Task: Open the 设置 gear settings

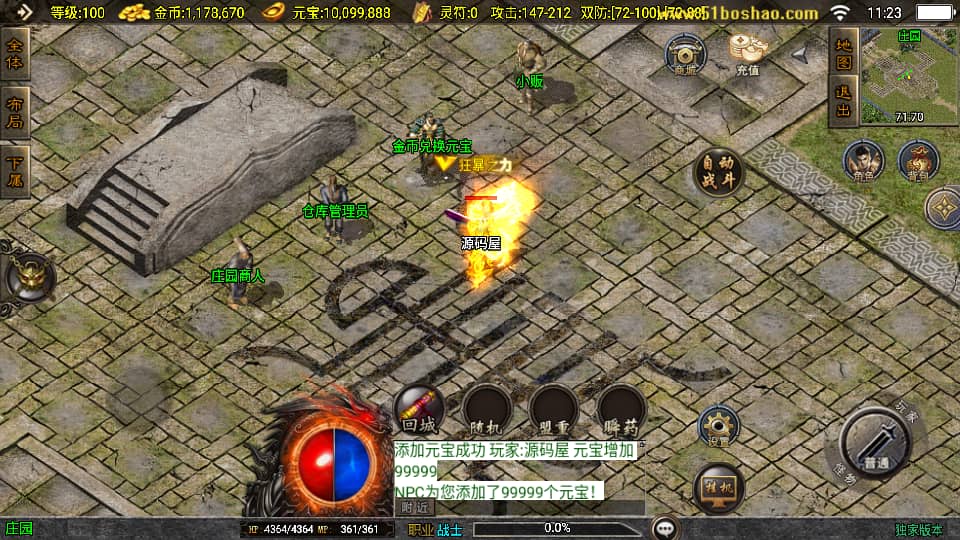Action: 717,427
